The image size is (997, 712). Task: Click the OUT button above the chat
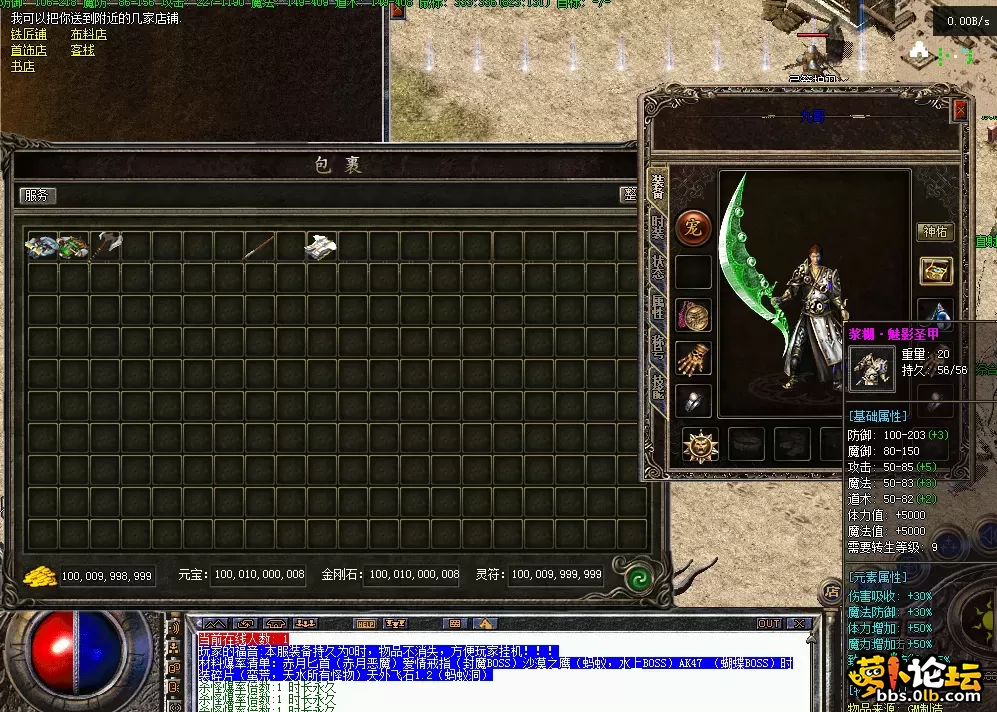pyautogui.click(x=768, y=623)
